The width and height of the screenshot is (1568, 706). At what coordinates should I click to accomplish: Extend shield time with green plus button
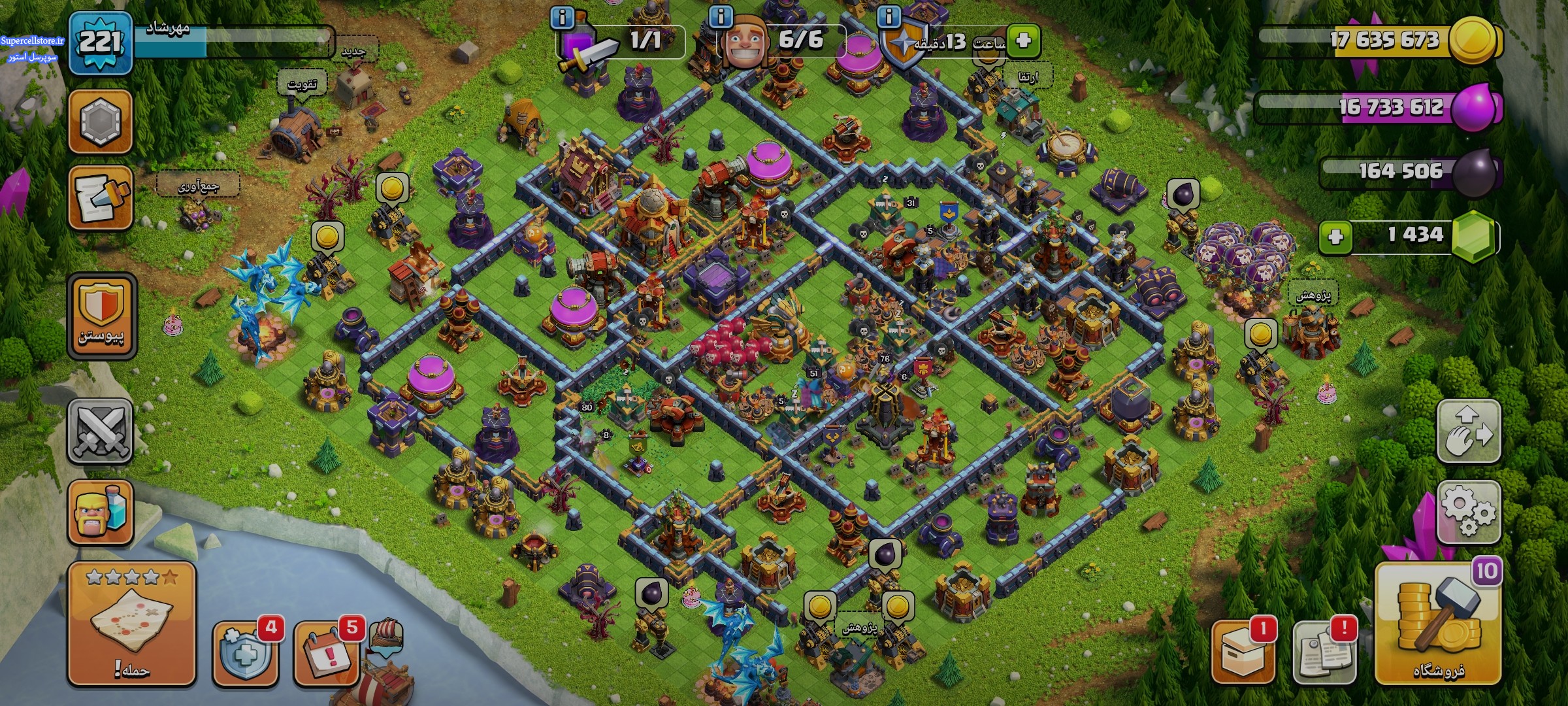point(1023,41)
